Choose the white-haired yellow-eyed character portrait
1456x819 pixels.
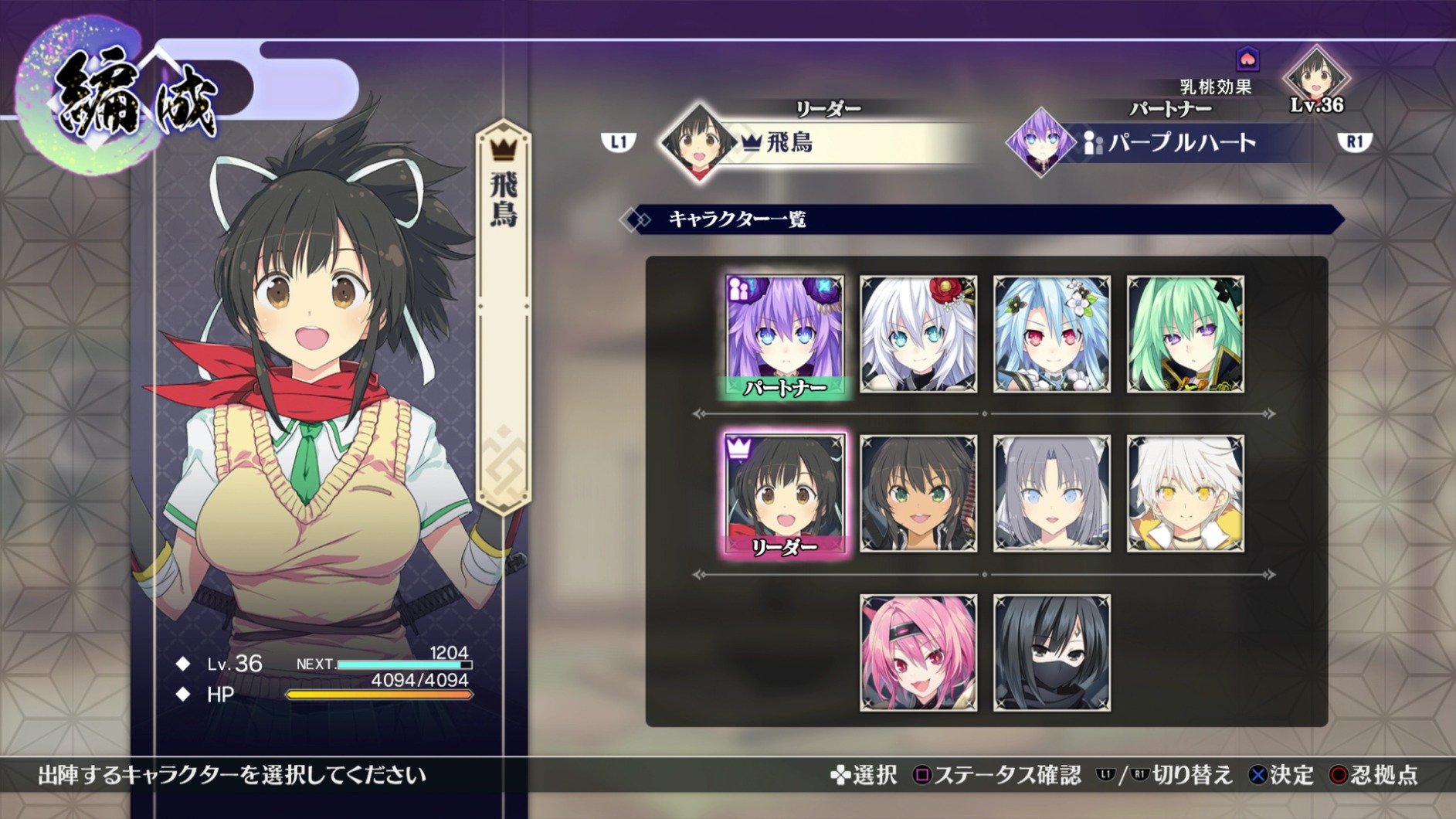(x=1185, y=494)
